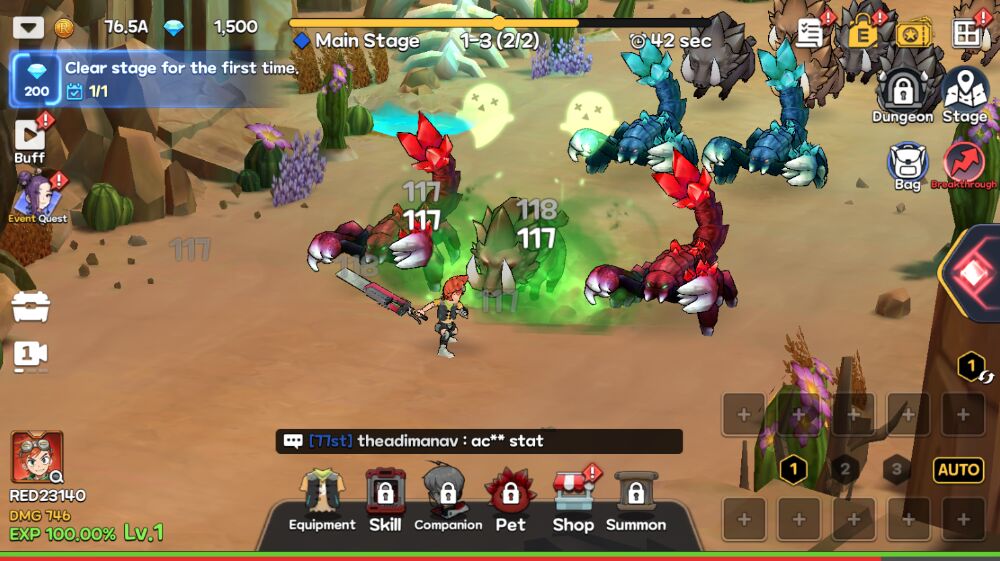The width and height of the screenshot is (1000, 561).
Task: Open the Shop
Action: click(573, 500)
